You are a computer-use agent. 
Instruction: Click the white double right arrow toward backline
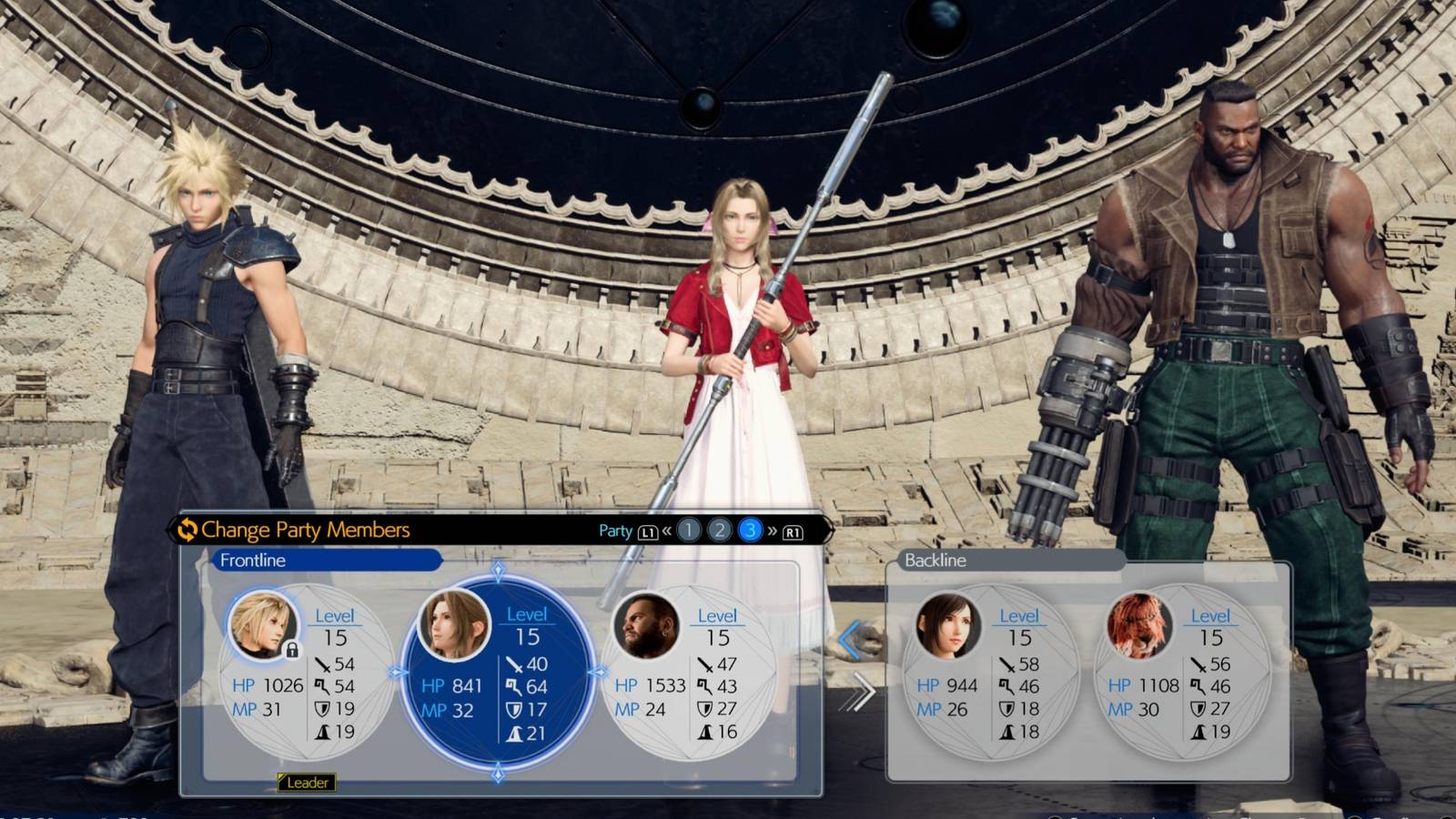click(x=857, y=694)
